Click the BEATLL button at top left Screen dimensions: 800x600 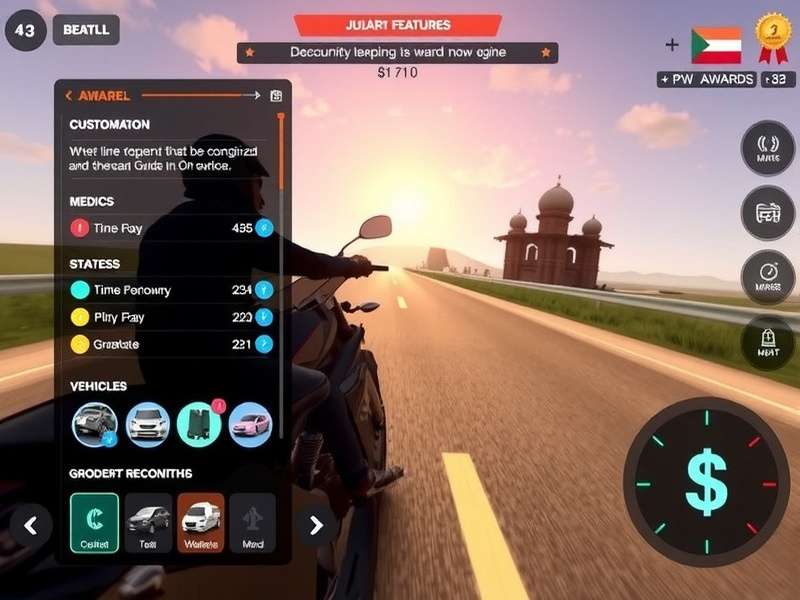coord(85,30)
